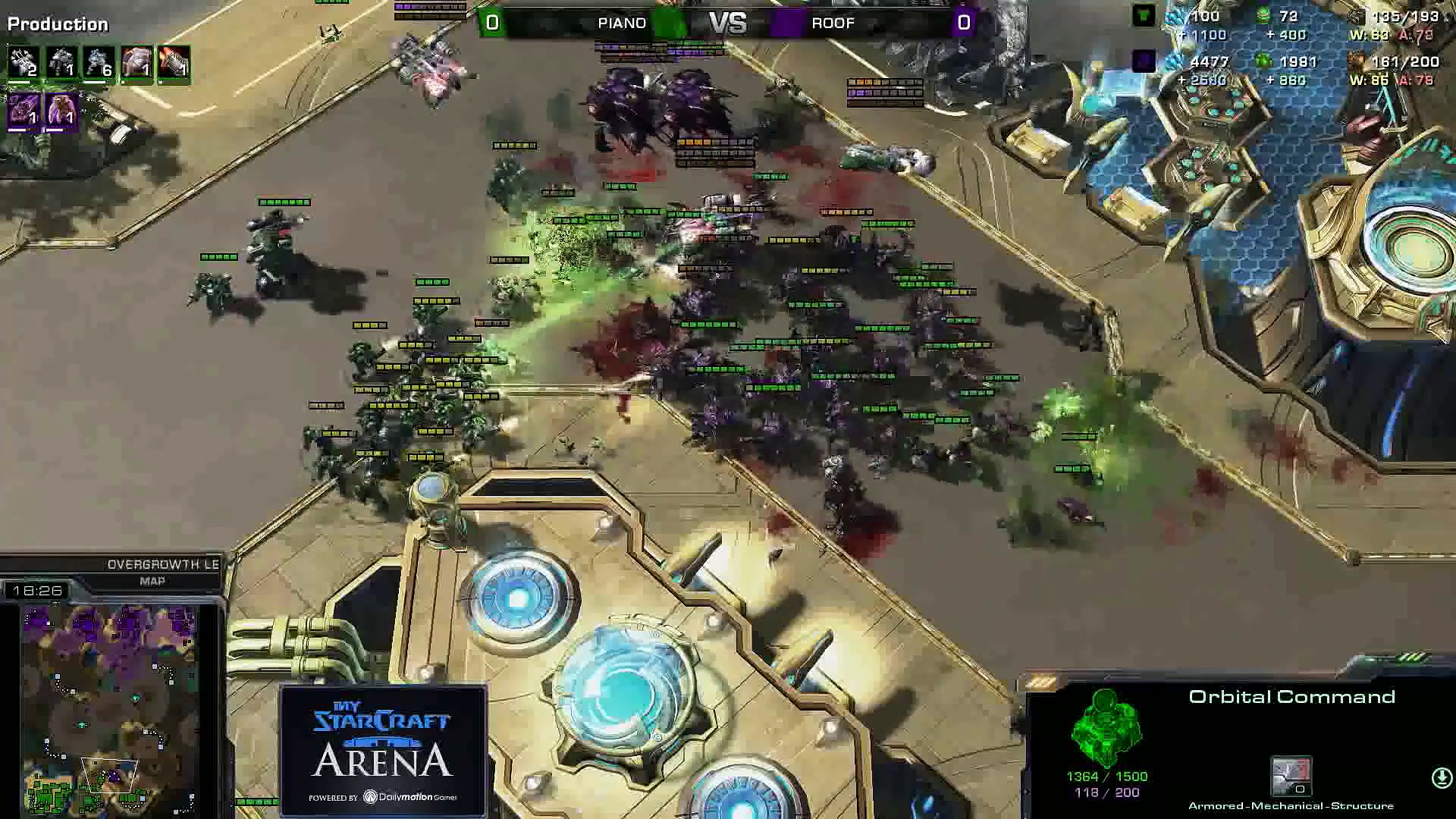Click the circular download arrow button

(x=1441, y=778)
